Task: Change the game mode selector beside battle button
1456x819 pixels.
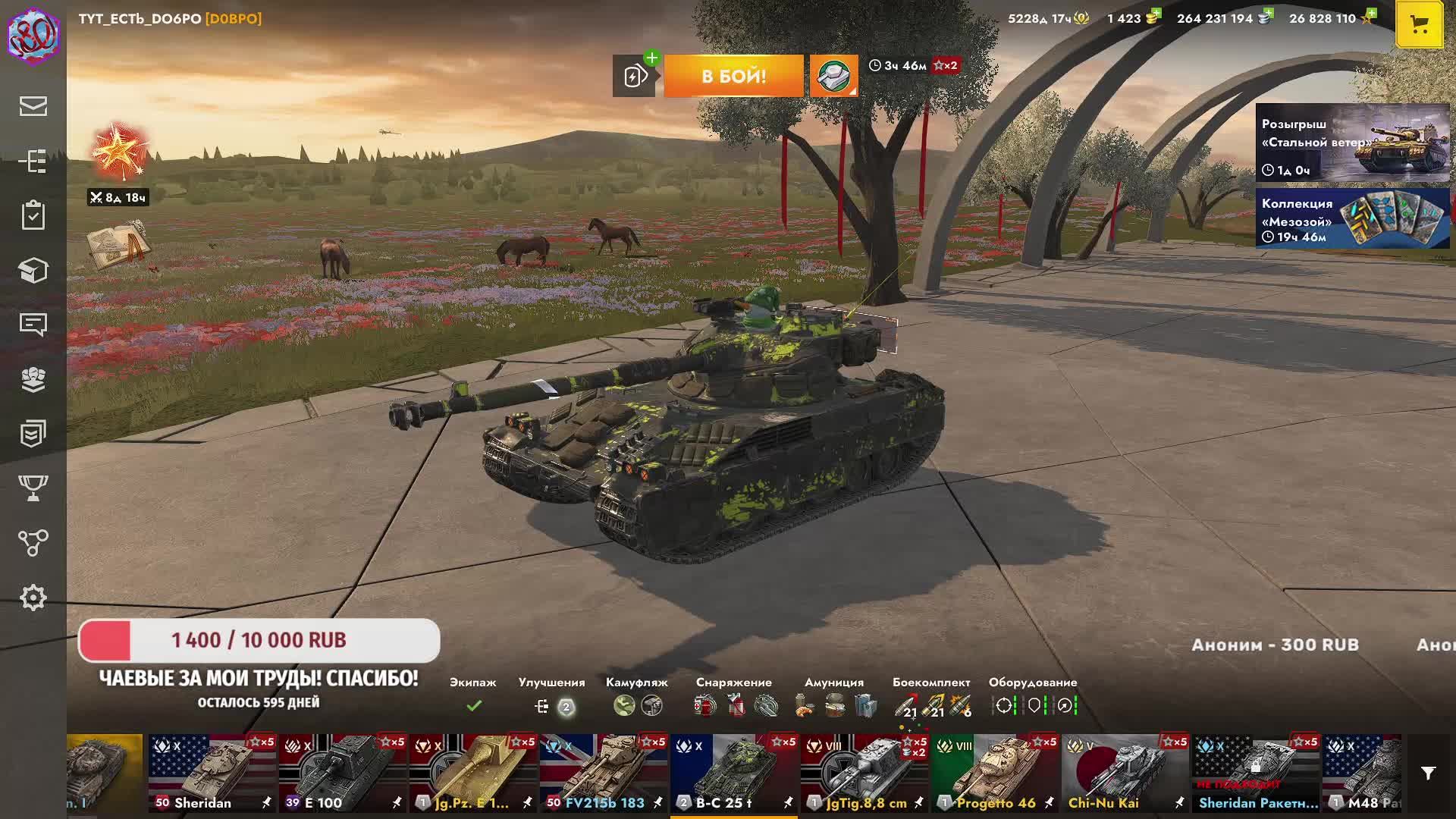Action: [833, 76]
